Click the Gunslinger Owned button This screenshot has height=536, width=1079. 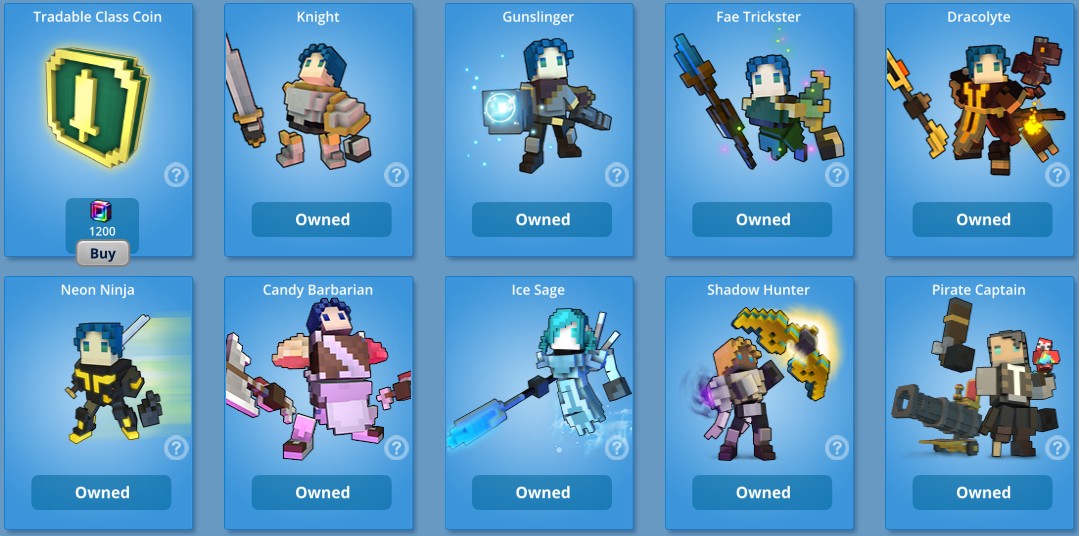pyautogui.click(x=542, y=220)
